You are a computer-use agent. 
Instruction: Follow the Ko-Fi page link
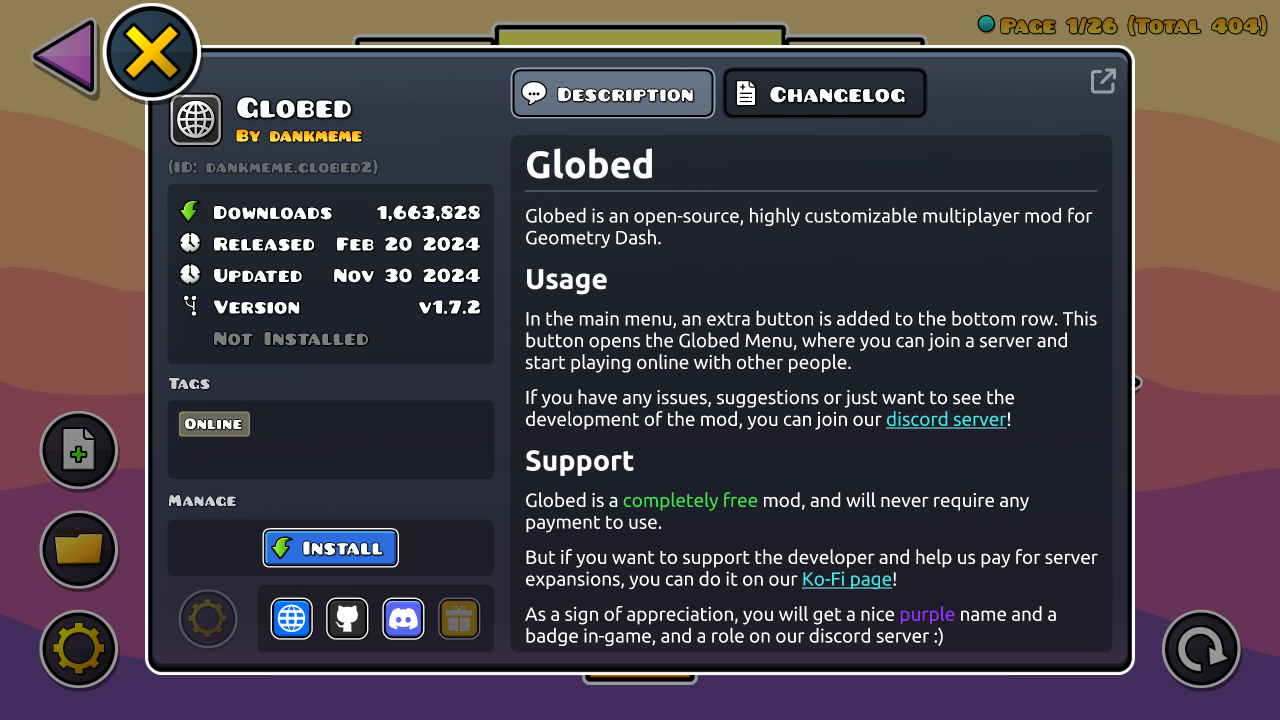pyautogui.click(x=846, y=579)
